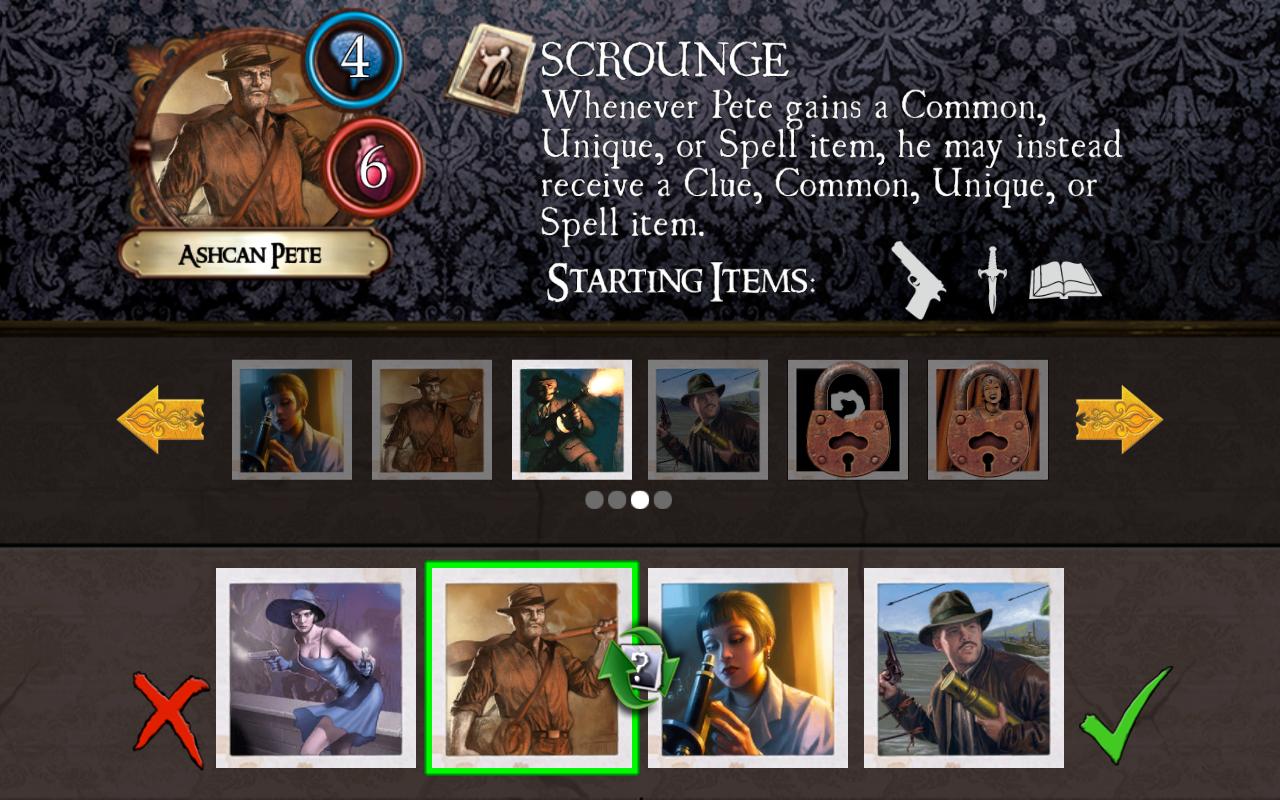Click the random character question mark icon
Image resolution: width=1280 pixels, height=800 pixels.
(x=641, y=668)
